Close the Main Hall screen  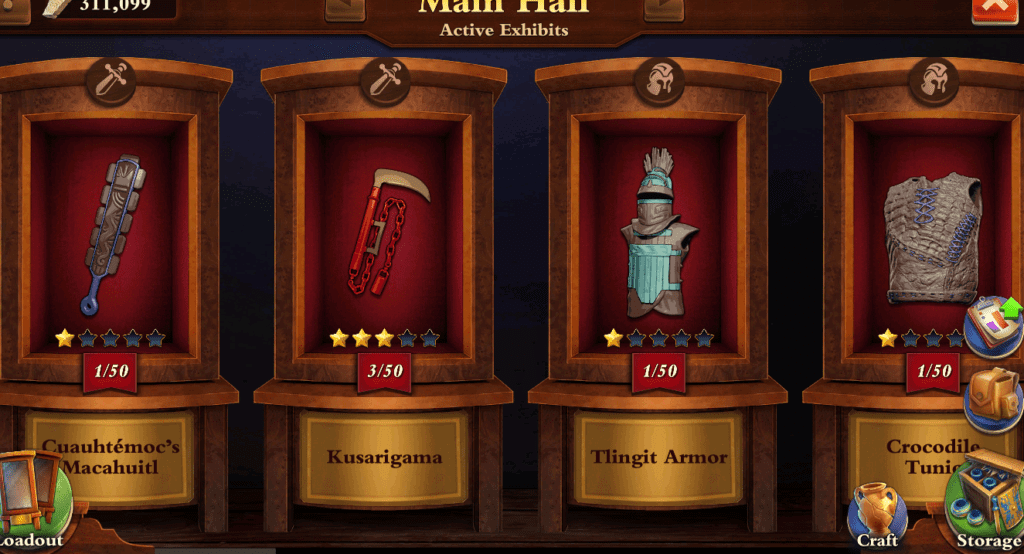994,8
